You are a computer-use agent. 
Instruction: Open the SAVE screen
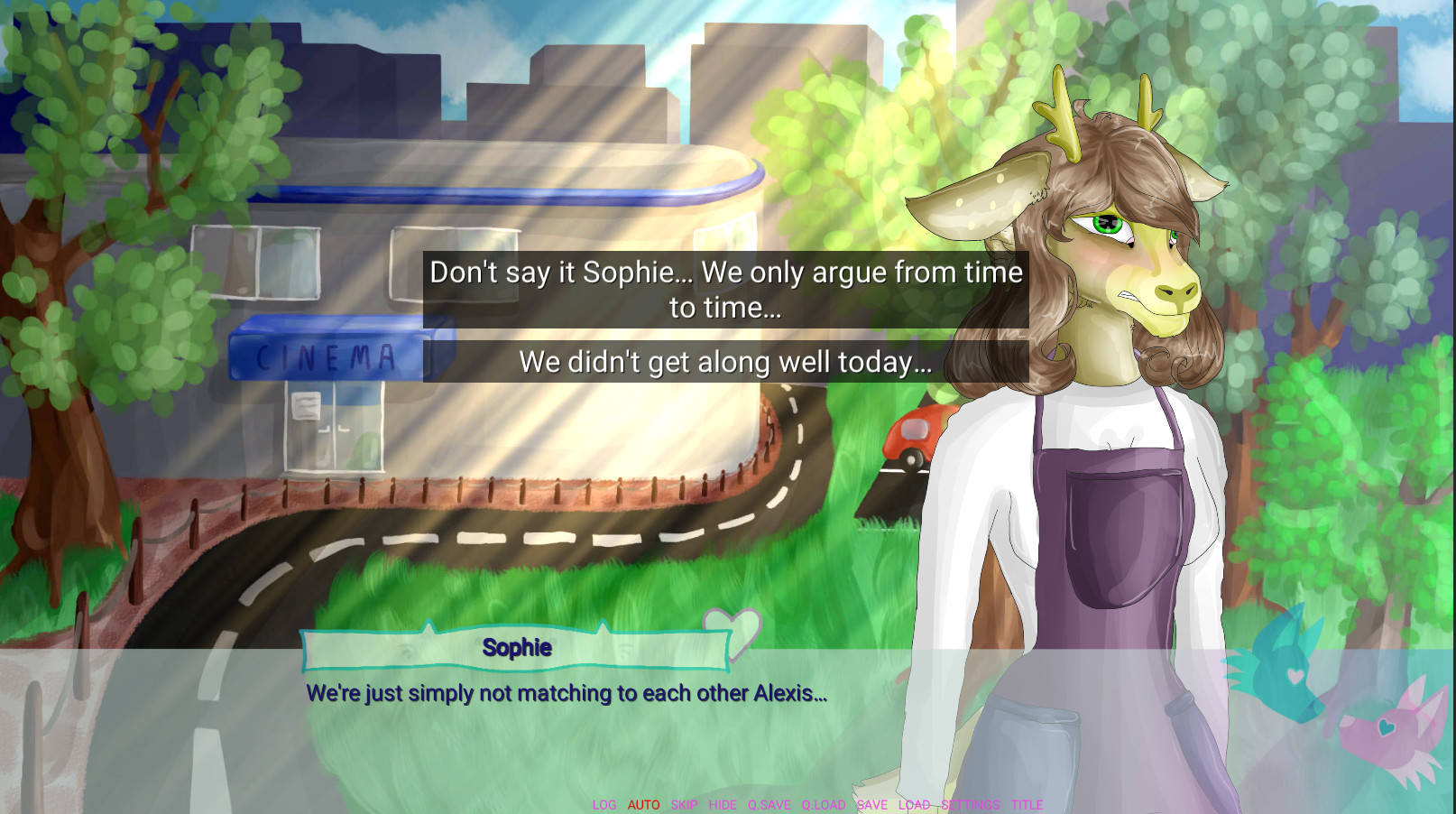(871, 804)
